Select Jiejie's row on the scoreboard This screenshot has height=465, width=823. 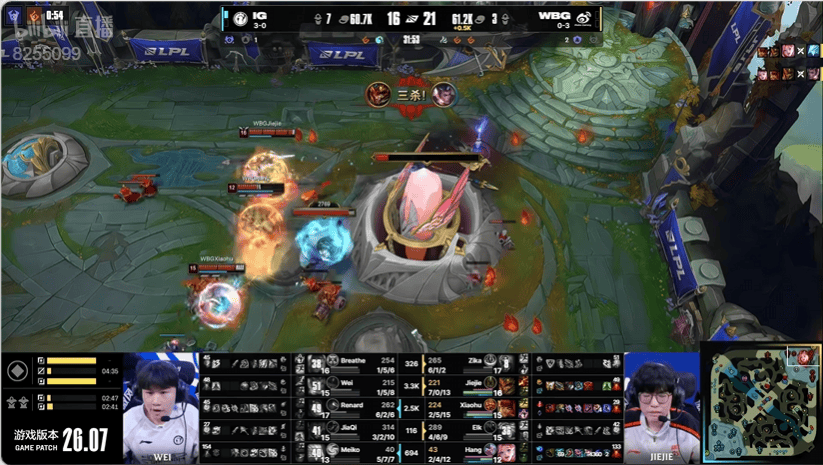[474, 385]
